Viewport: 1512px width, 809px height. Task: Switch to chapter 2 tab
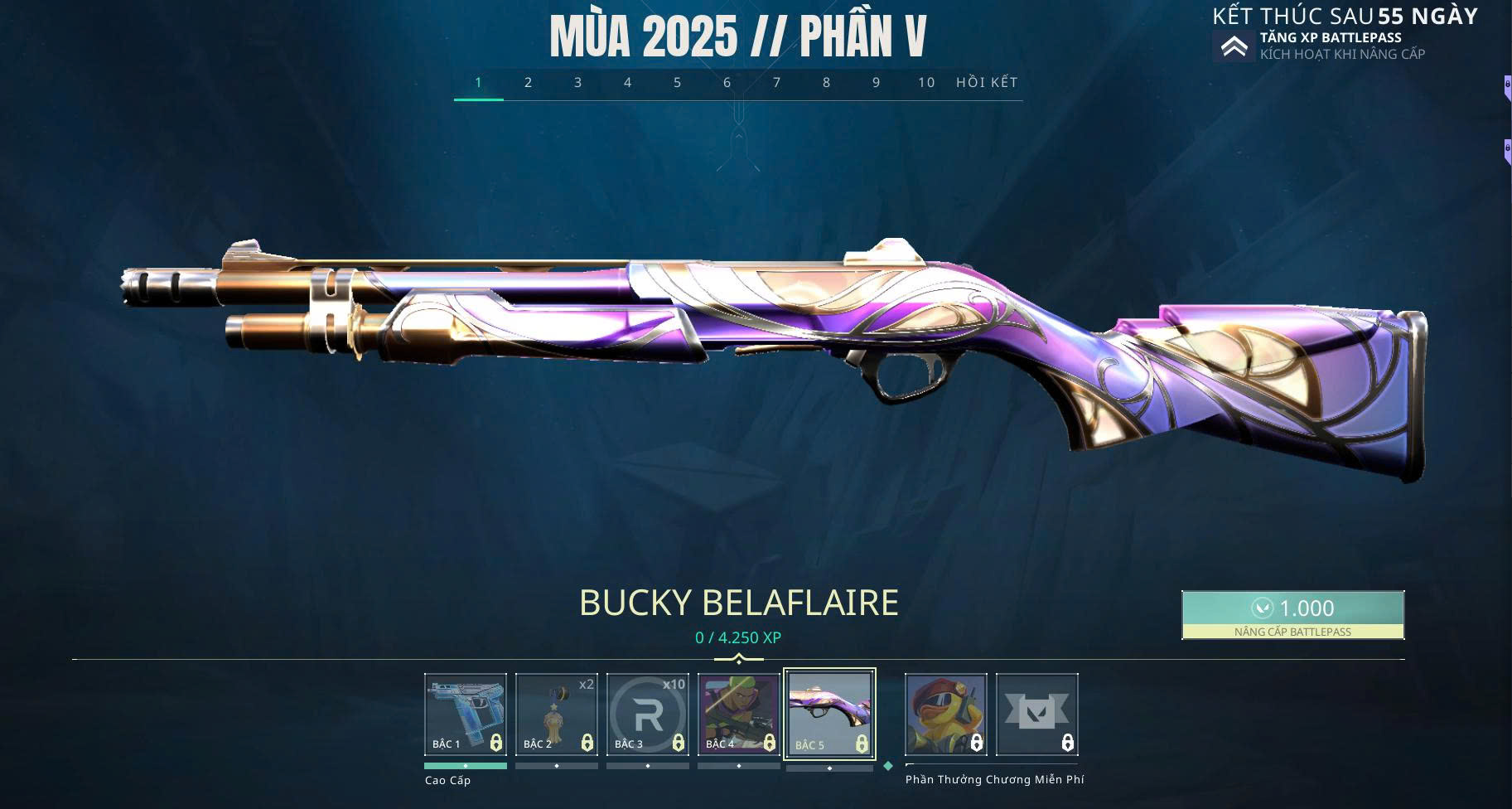528,83
